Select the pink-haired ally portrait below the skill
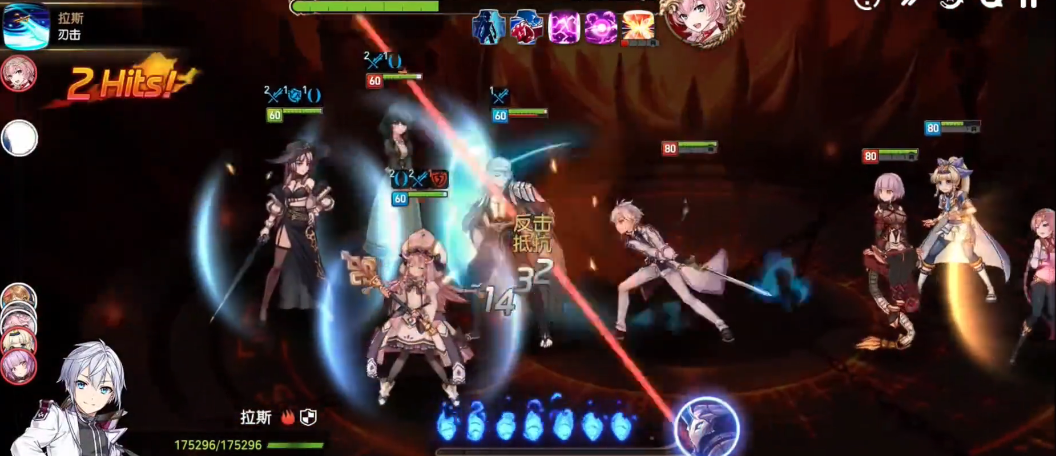Screen dimensions: 1056x456 (19, 74)
